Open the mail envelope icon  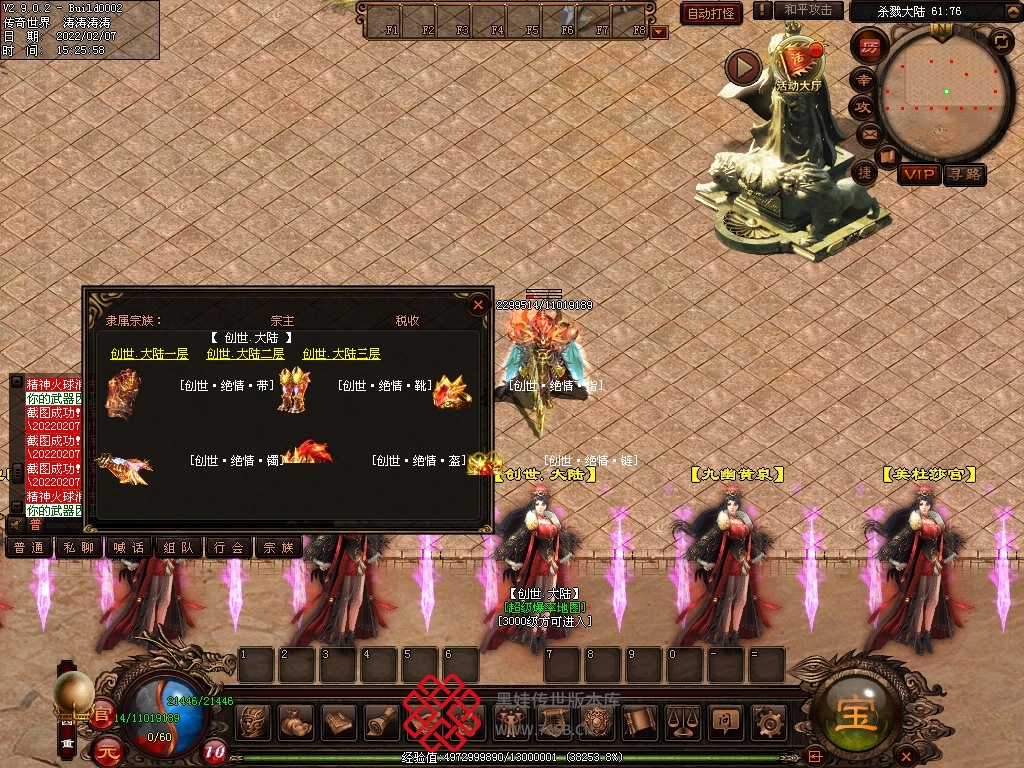pos(868,133)
